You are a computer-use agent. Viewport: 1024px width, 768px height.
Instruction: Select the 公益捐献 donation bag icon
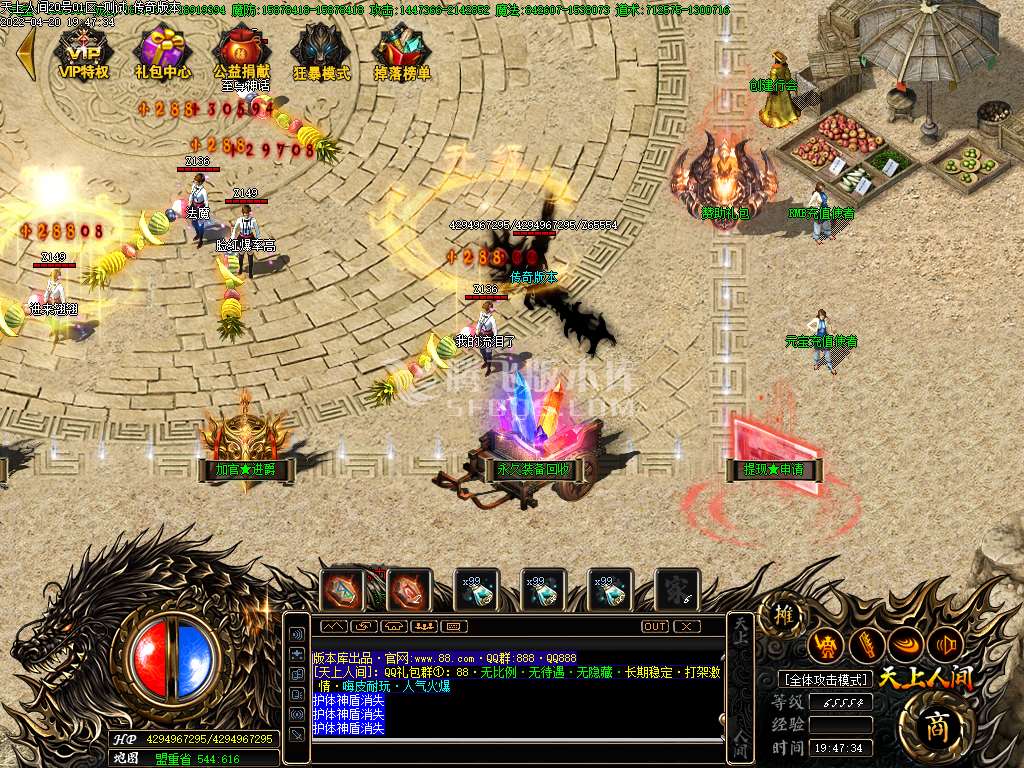(242, 51)
